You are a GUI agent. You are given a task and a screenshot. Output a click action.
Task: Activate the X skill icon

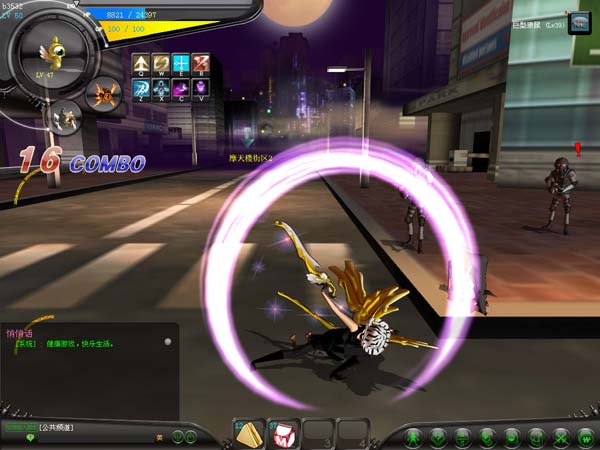161,89
